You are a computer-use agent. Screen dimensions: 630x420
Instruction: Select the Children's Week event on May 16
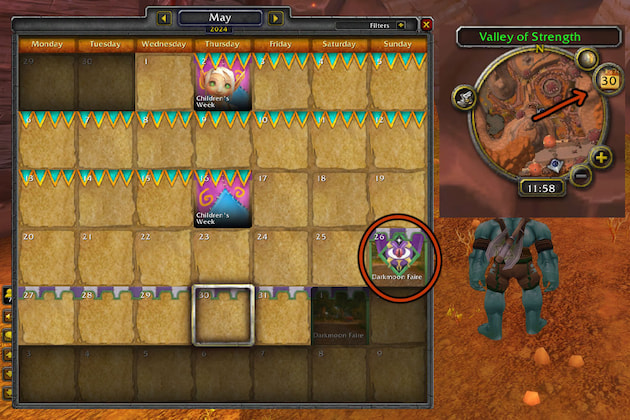[x=222, y=199]
